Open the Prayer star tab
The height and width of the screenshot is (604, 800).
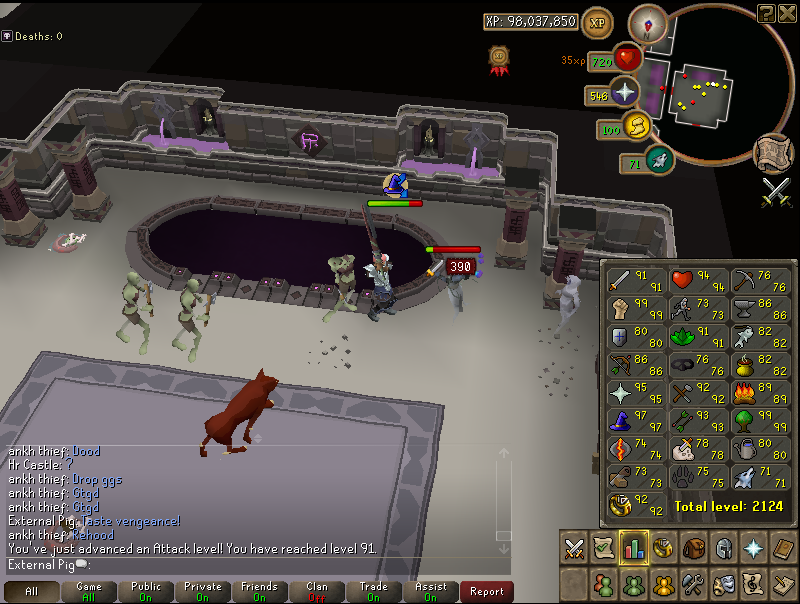point(753,548)
